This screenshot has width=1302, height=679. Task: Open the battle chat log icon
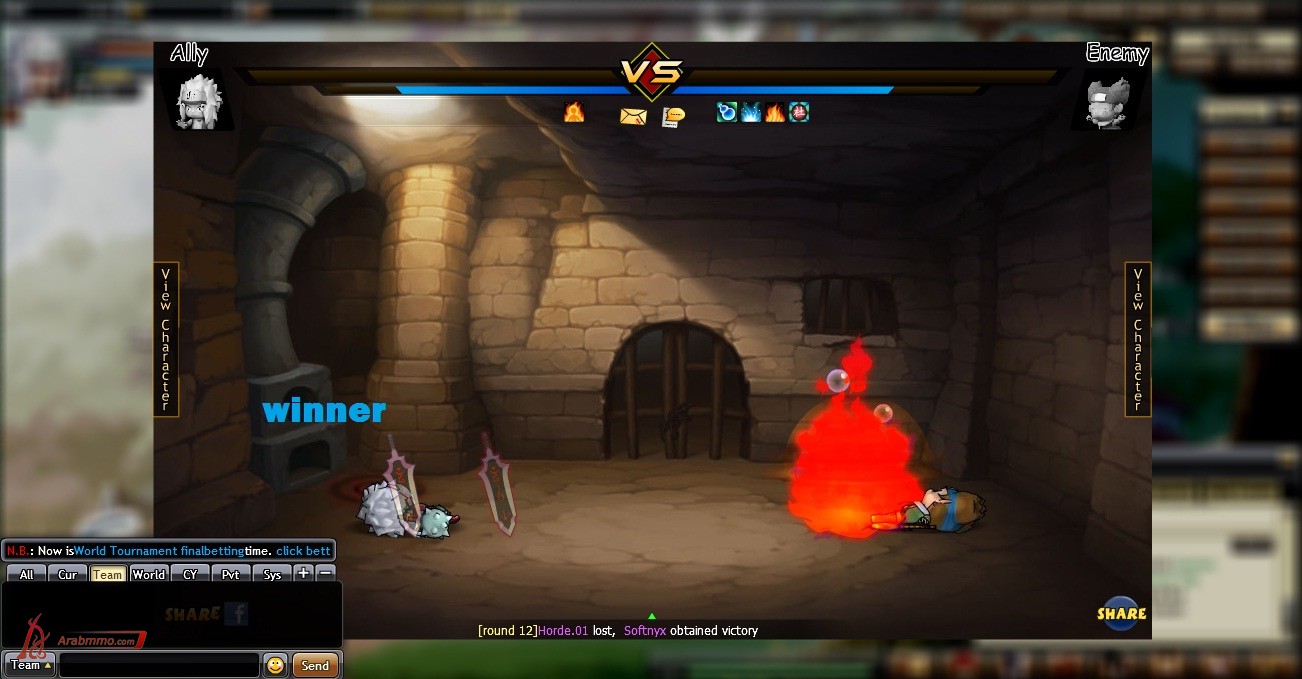(674, 116)
